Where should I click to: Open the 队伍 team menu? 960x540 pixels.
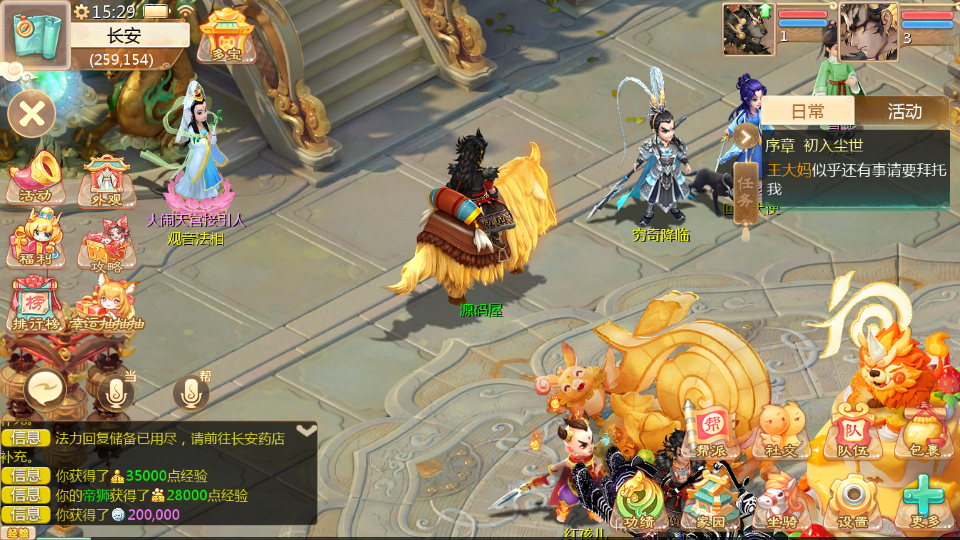852,431
